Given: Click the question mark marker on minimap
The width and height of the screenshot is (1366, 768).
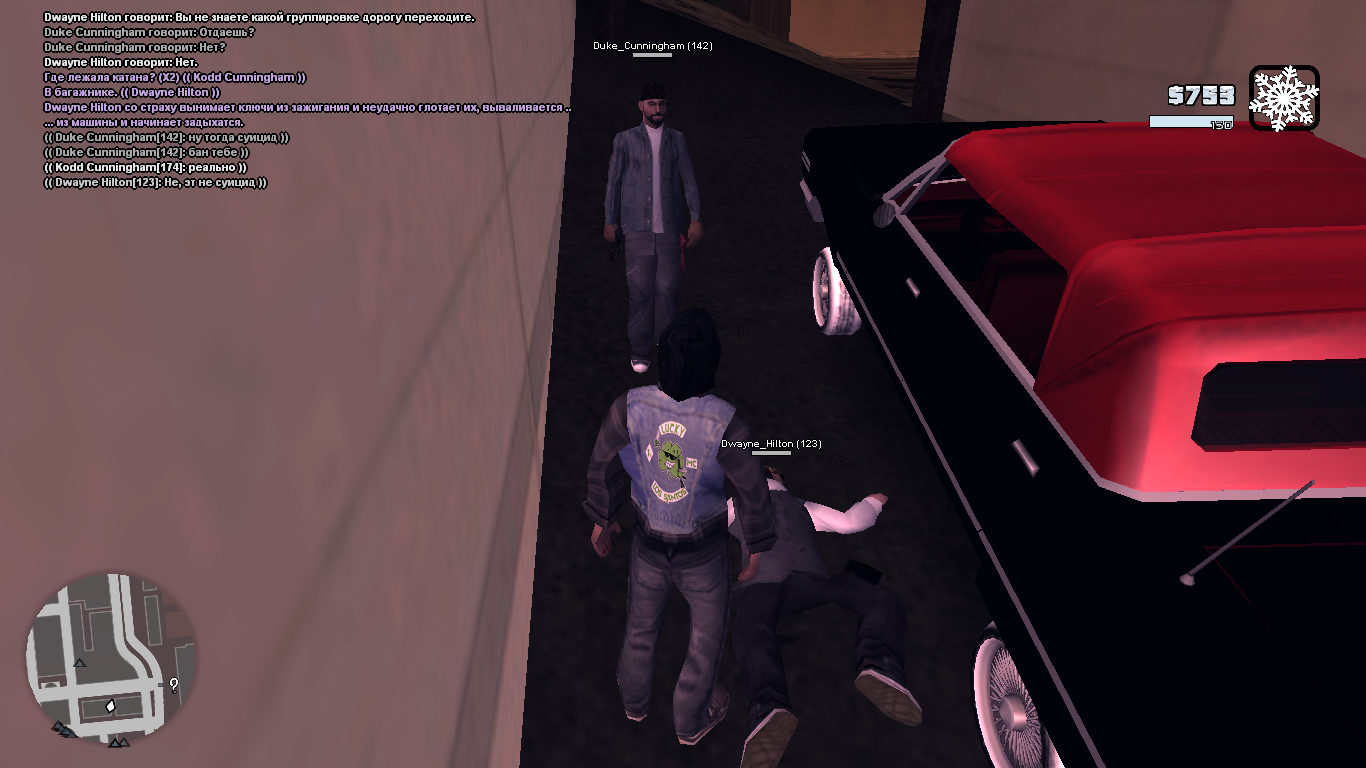Looking at the screenshot, I should coord(174,685).
